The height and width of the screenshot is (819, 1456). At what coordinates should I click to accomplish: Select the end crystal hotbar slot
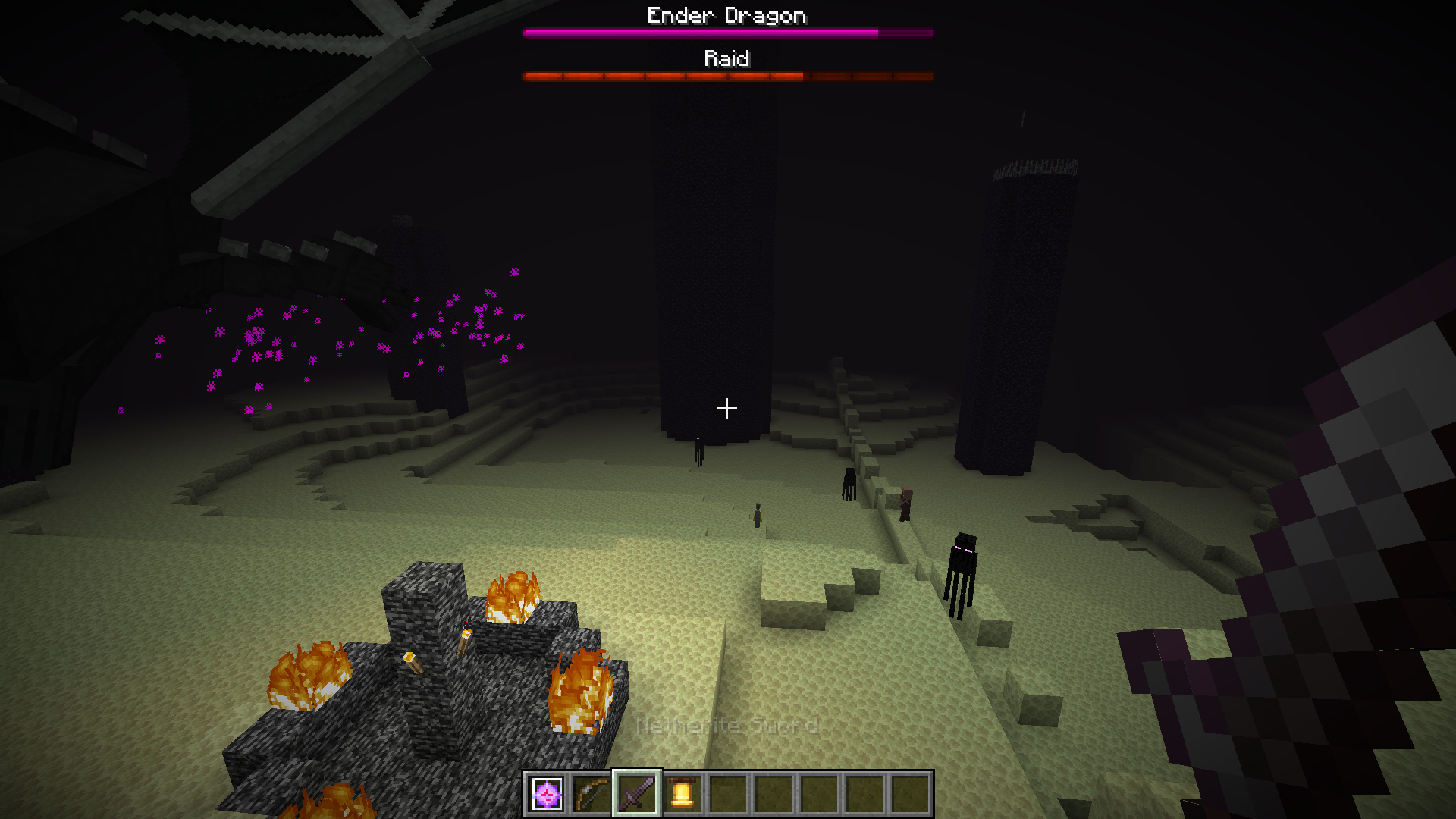click(x=547, y=794)
